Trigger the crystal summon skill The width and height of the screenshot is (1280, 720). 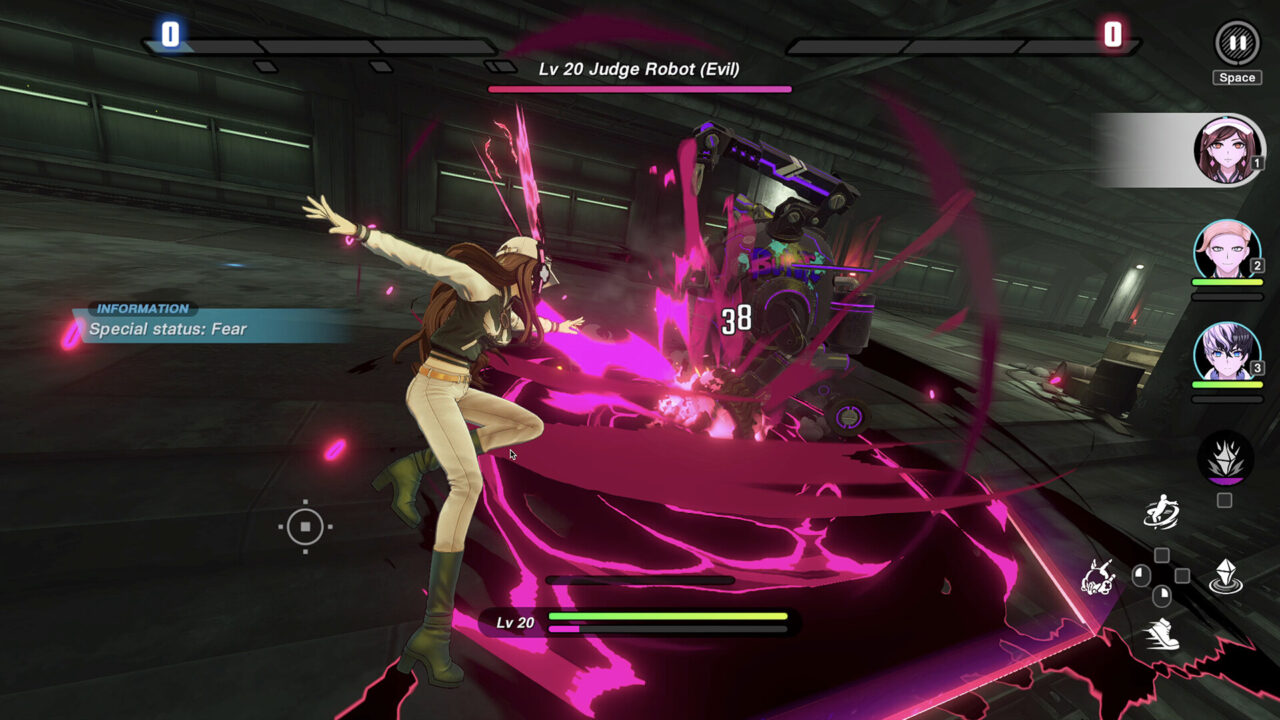click(1226, 574)
